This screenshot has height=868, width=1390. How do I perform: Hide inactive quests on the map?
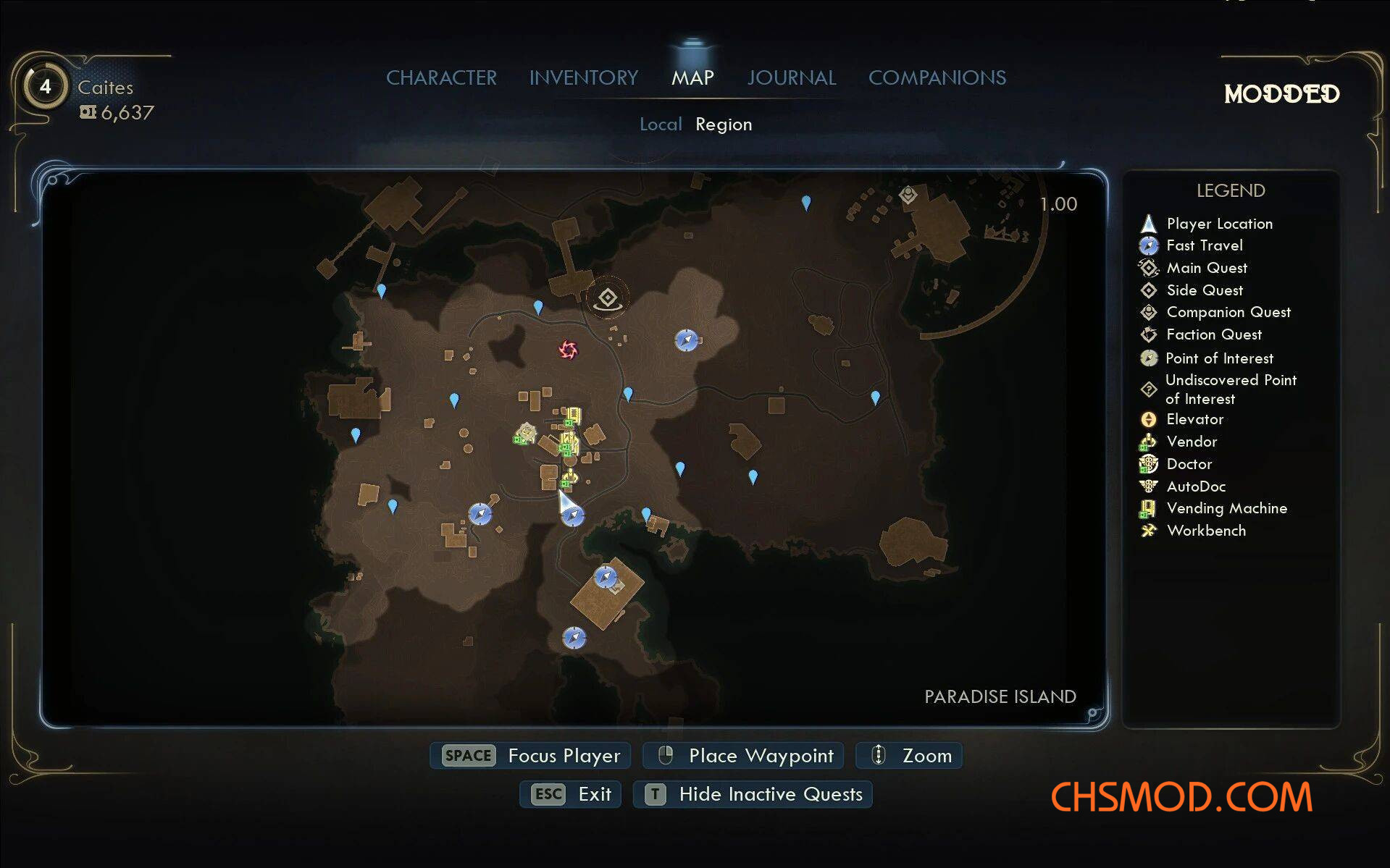point(753,794)
